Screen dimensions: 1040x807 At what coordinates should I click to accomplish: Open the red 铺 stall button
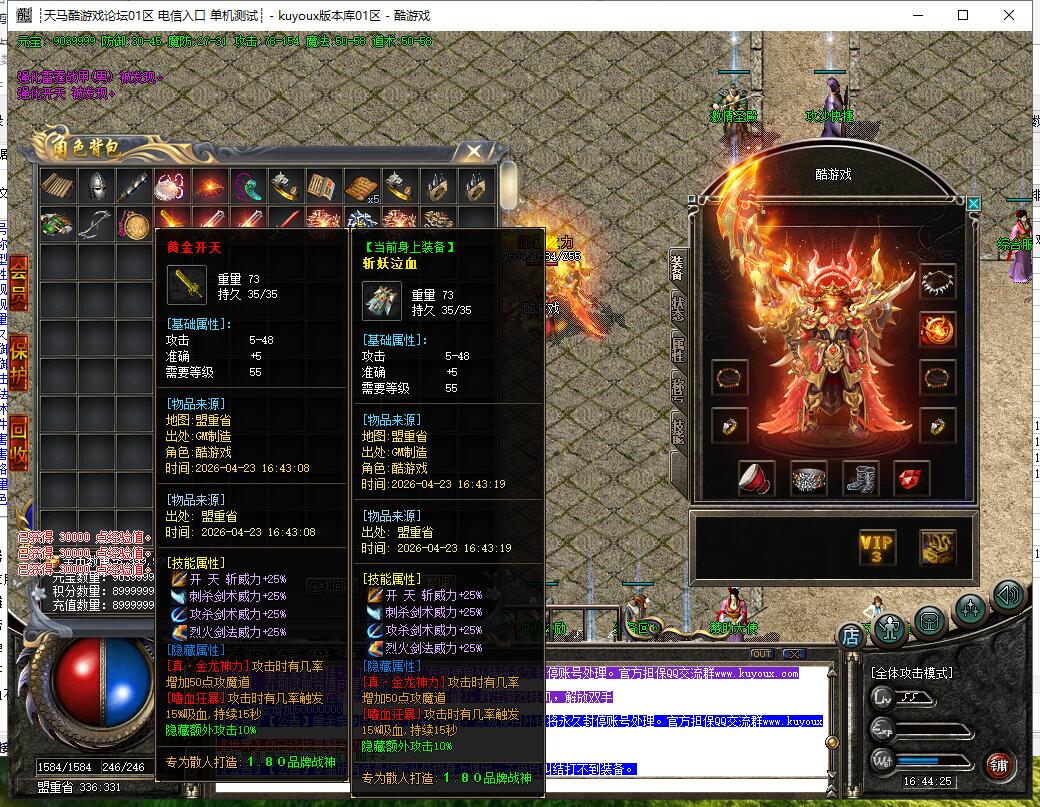pyautogui.click(x=998, y=767)
